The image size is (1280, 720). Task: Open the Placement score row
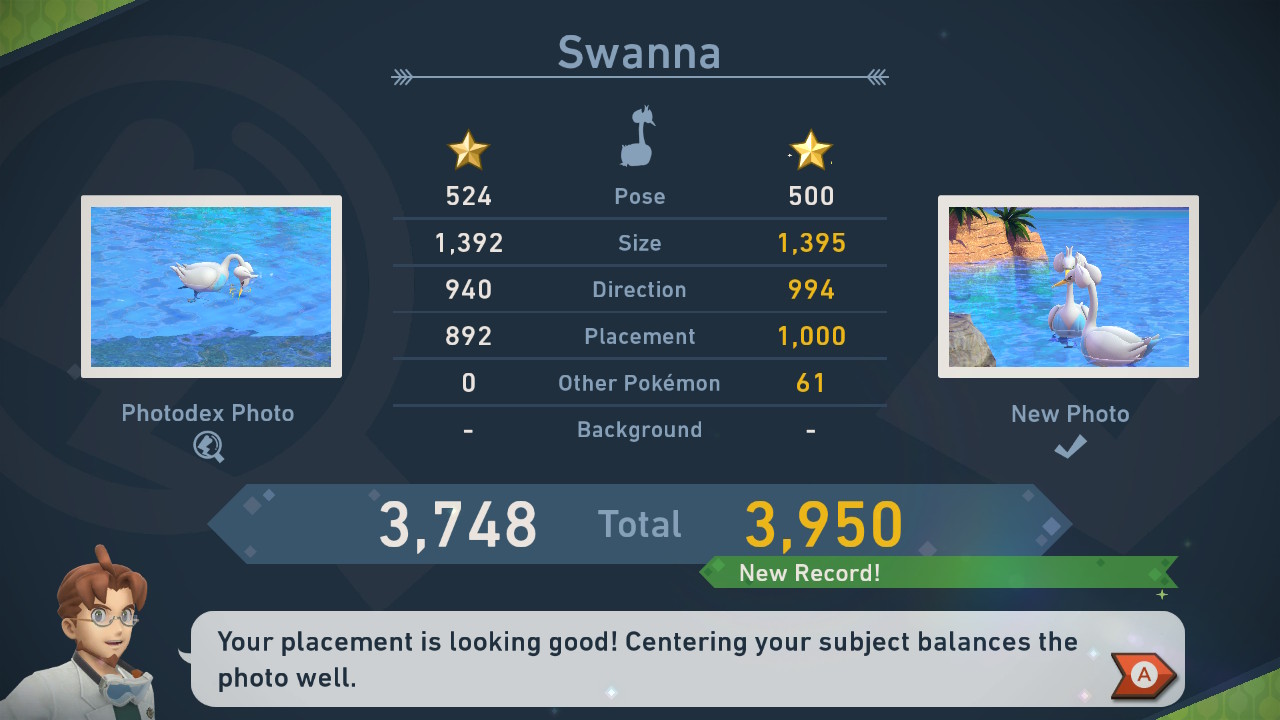click(x=639, y=336)
